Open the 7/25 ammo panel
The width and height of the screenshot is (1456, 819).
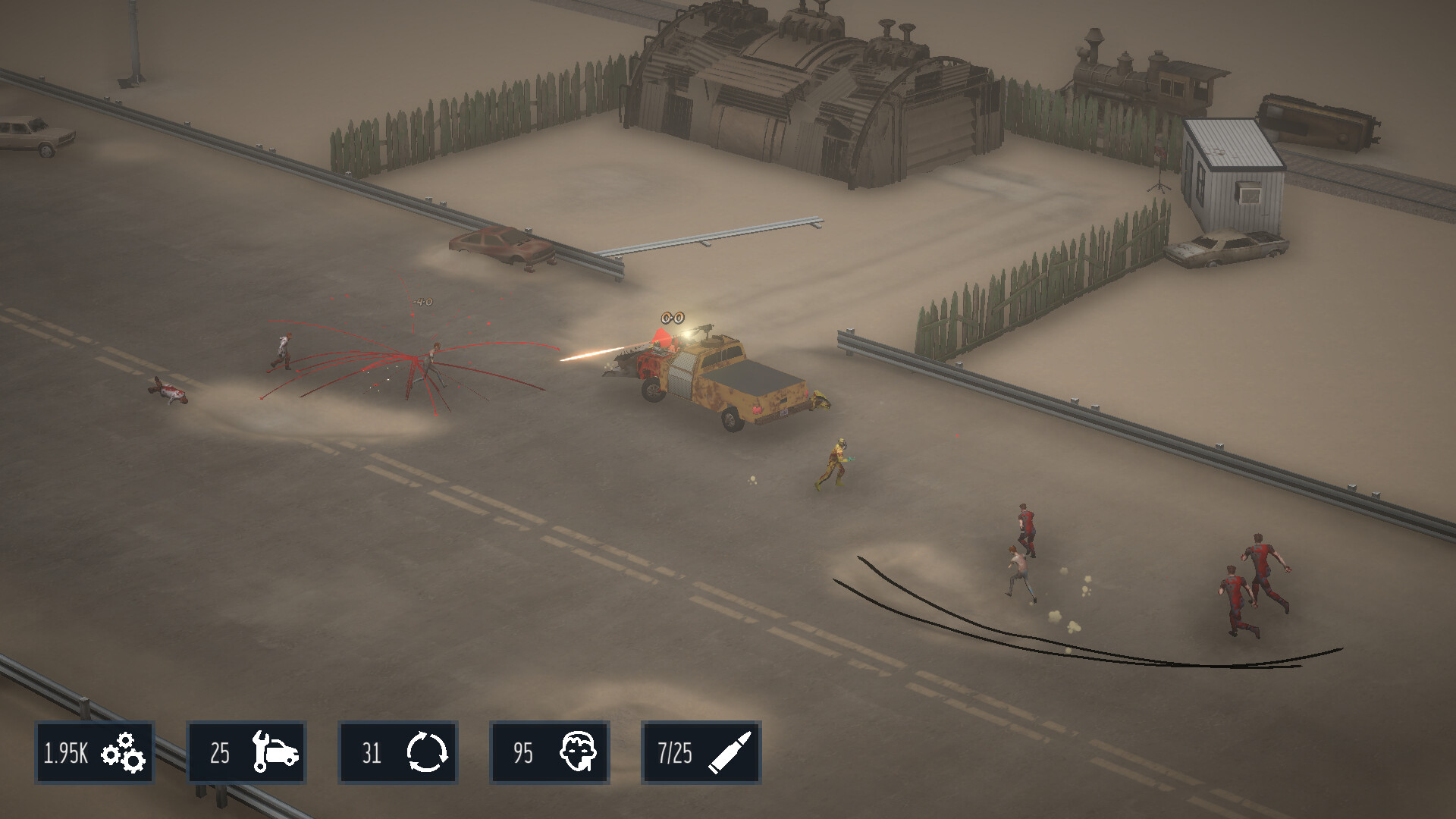[701, 752]
